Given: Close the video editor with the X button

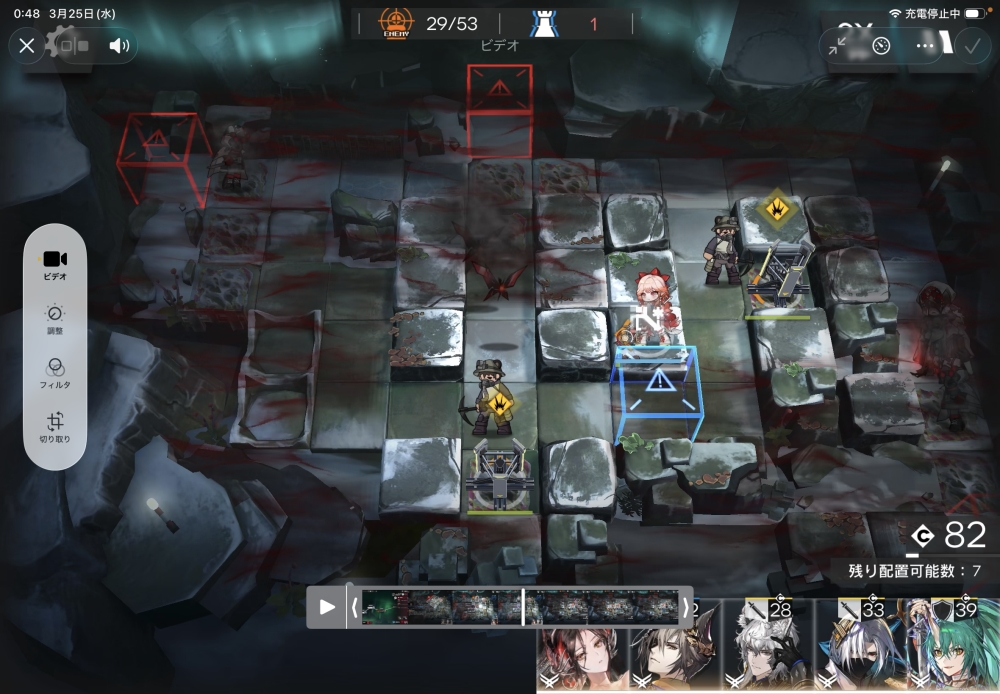Looking at the screenshot, I should pyautogui.click(x=27, y=46).
